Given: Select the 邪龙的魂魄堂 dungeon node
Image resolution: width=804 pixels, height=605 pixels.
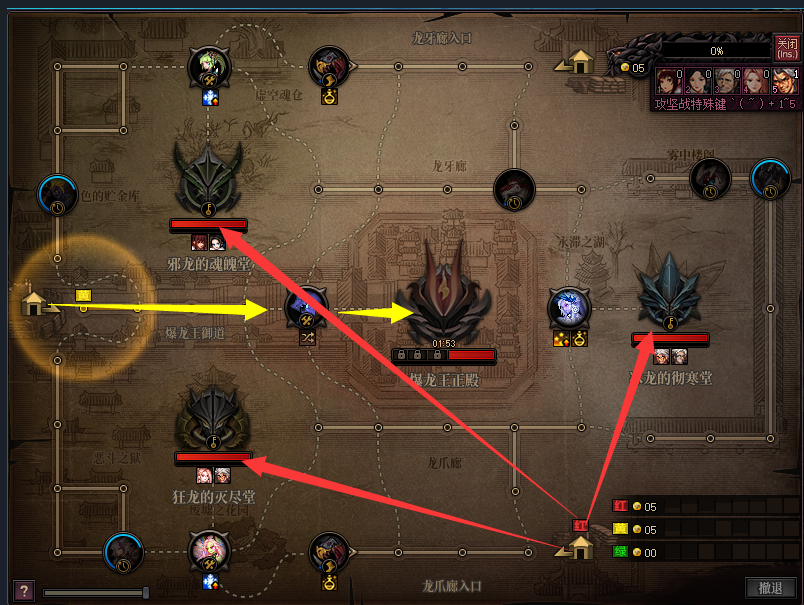Looking at the screenshot, I should click(208, 175).
